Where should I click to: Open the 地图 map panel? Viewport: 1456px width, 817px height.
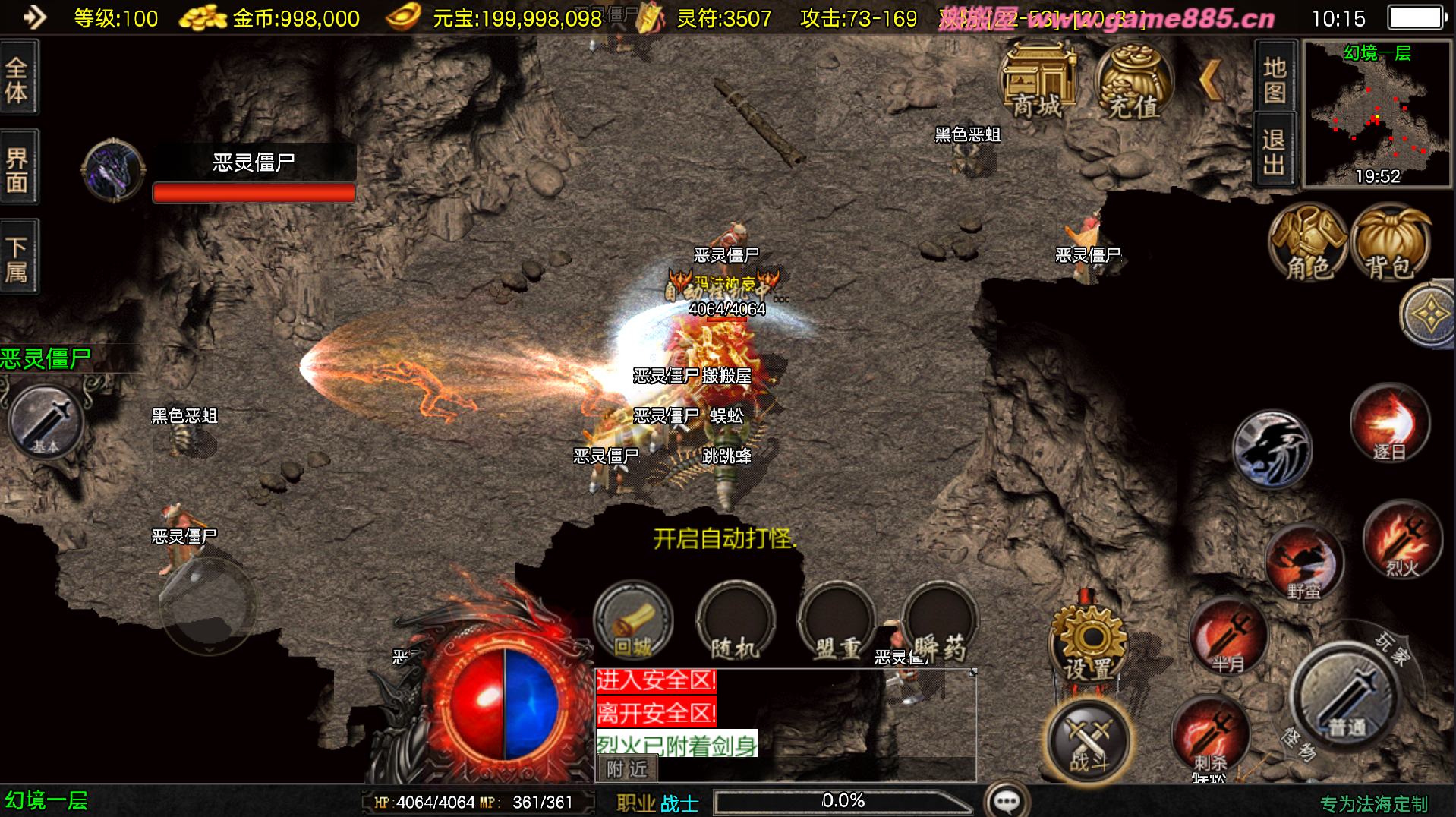point(1275,79)
